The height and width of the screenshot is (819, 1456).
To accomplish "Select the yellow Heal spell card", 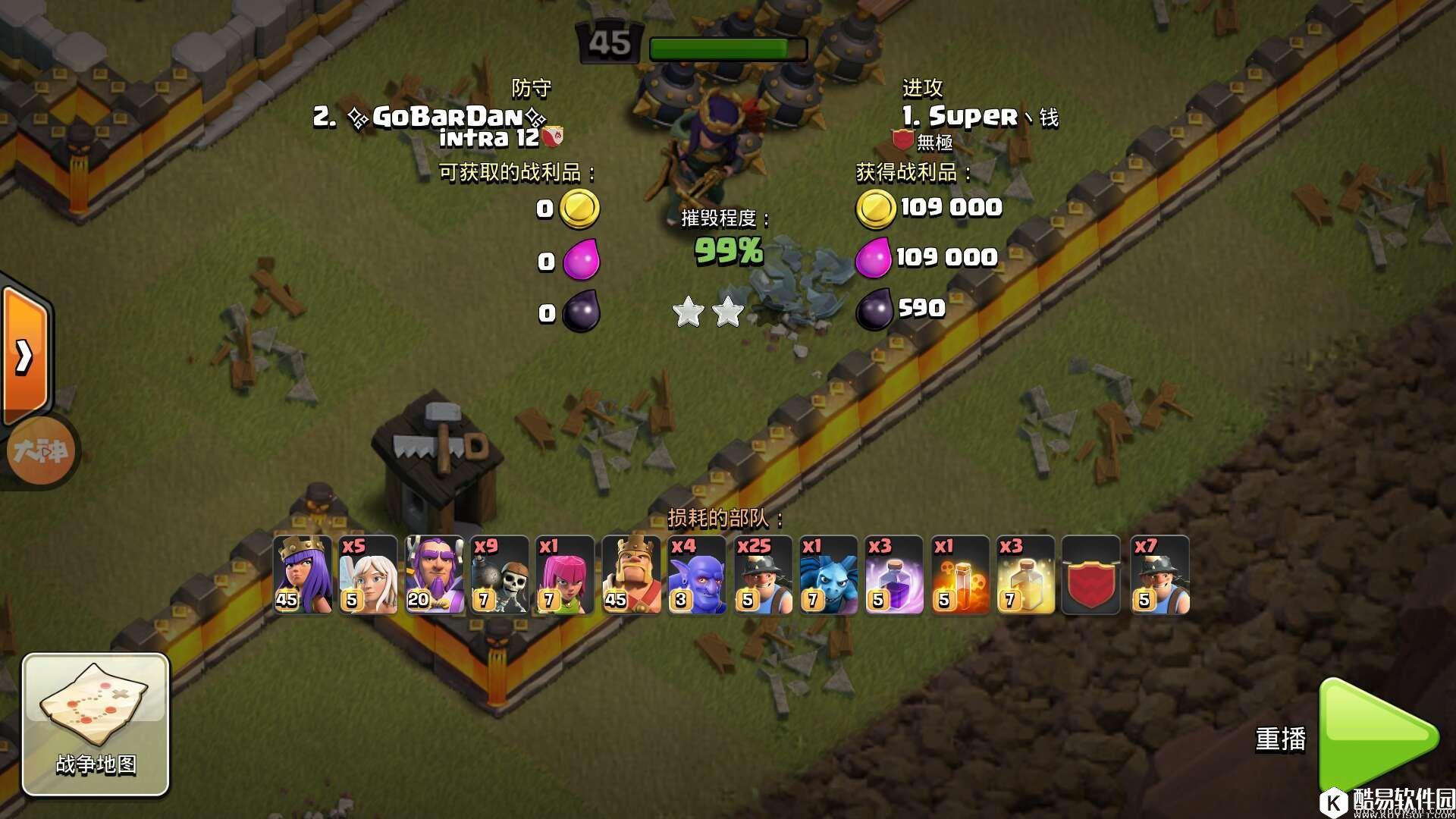I will point(1025,575).
